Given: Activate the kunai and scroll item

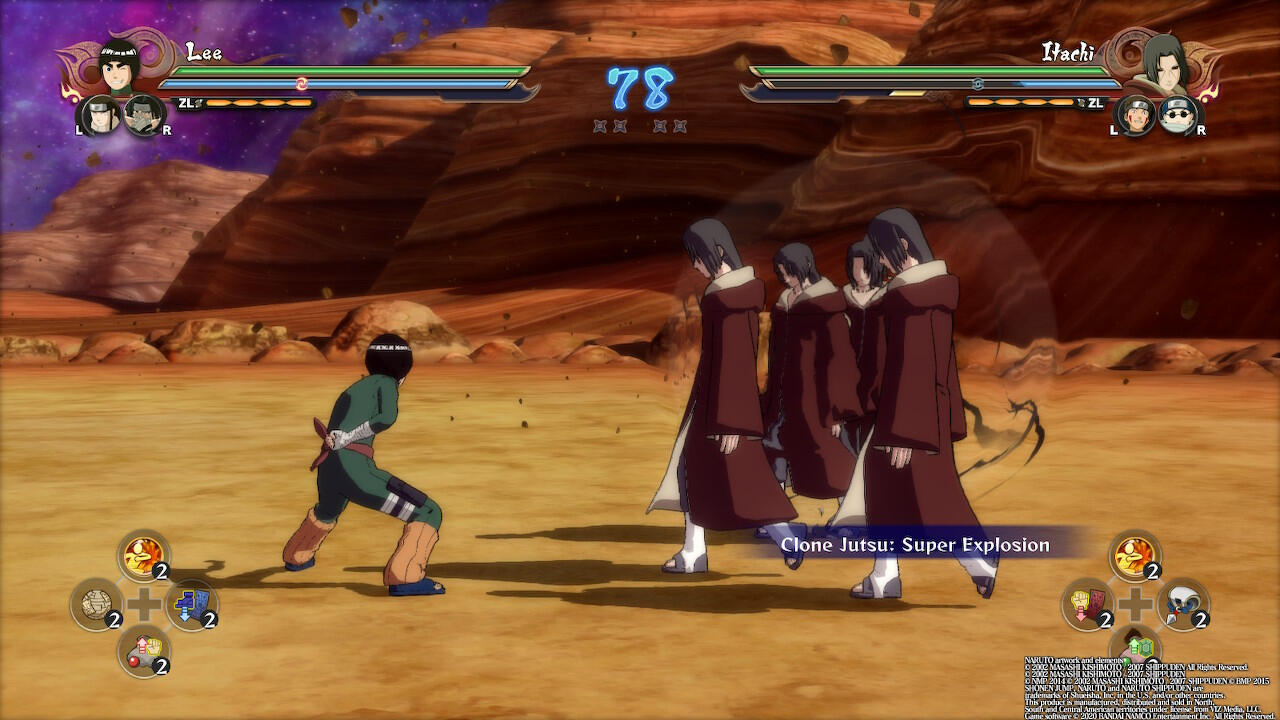Looking at the screenshot, I should (x=1183, y=603).
